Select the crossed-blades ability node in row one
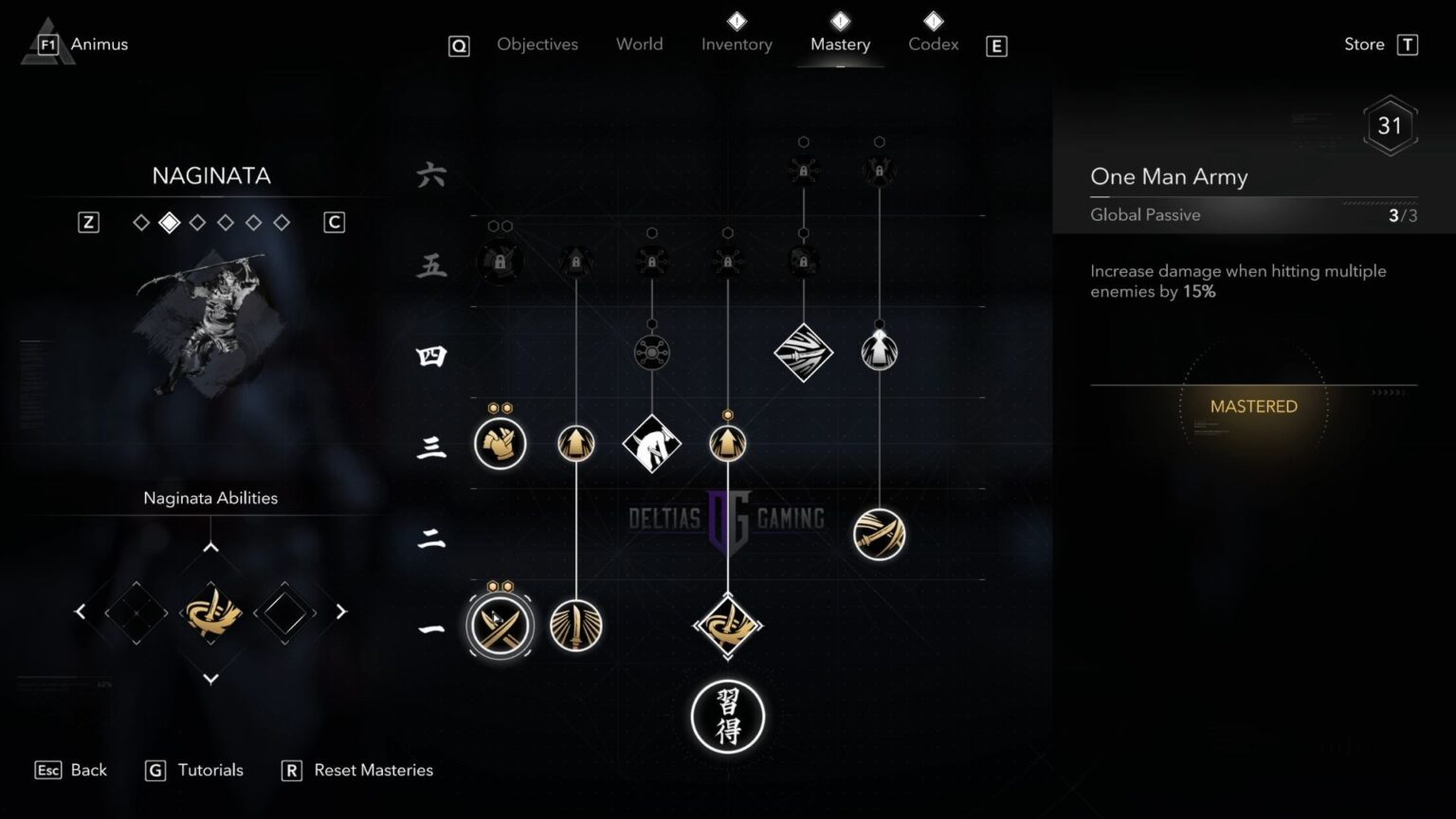The image size is (1456, 819). pyautogui.click(x=500, y=626)
